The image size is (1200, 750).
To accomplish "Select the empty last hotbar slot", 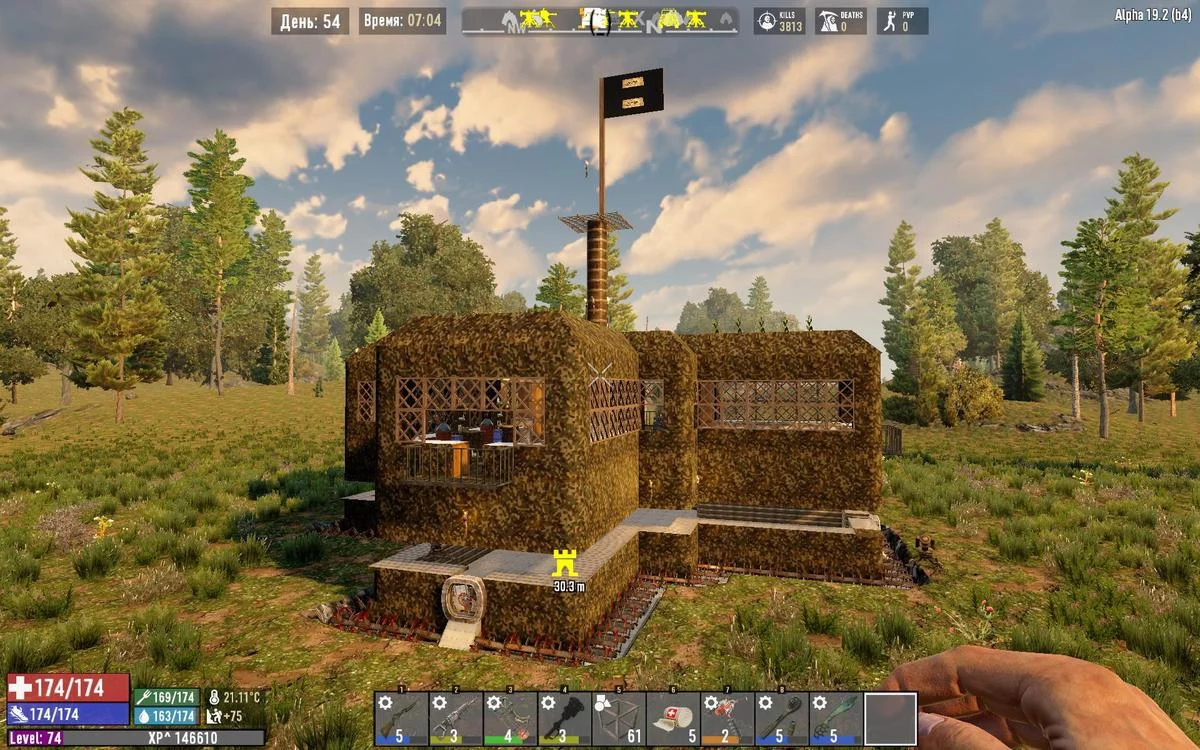I will pyautogui.click(x=890, y=718).
